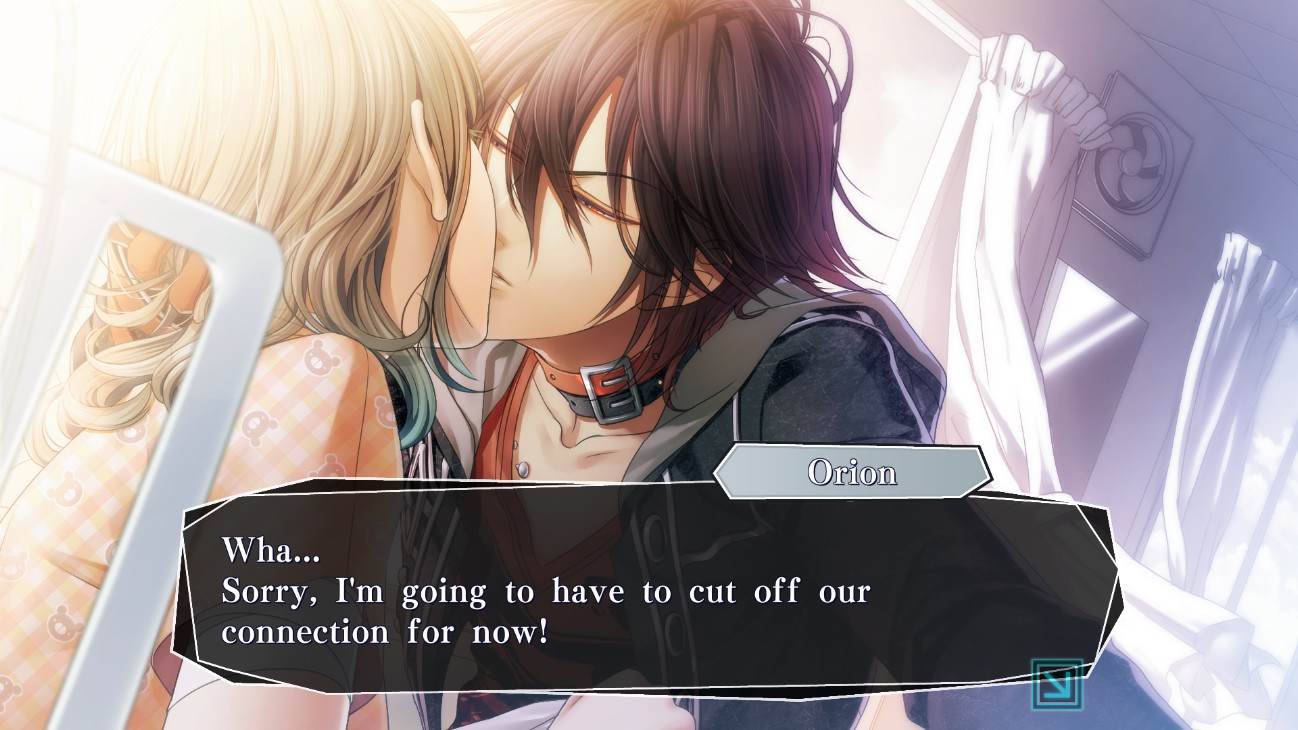Image resolution: width=1298 pixels, height=730 pixels.
Task: Click the teal arrow advance-dialogue icon
Action: tap(1056, 684)
